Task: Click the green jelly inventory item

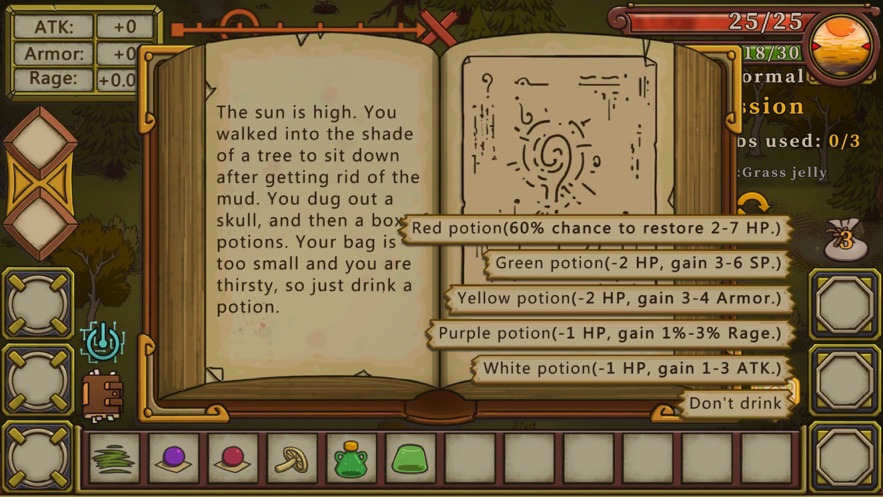Action: [x=410, y=459]
